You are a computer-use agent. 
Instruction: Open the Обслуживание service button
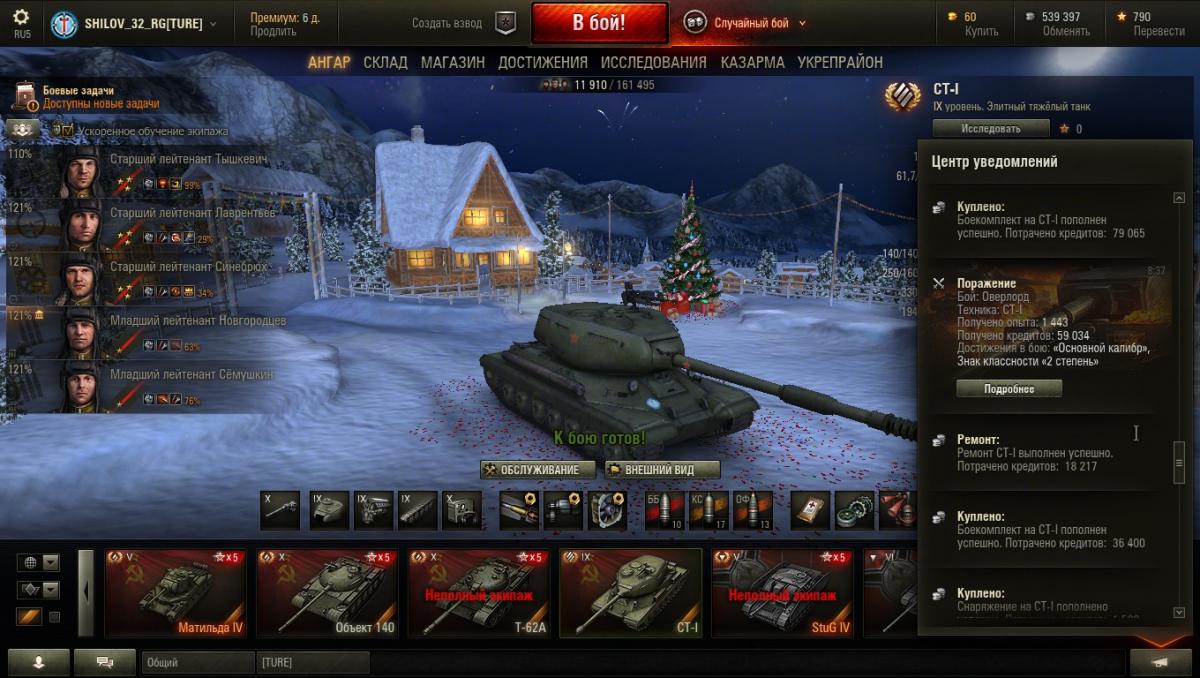point(537,470)
